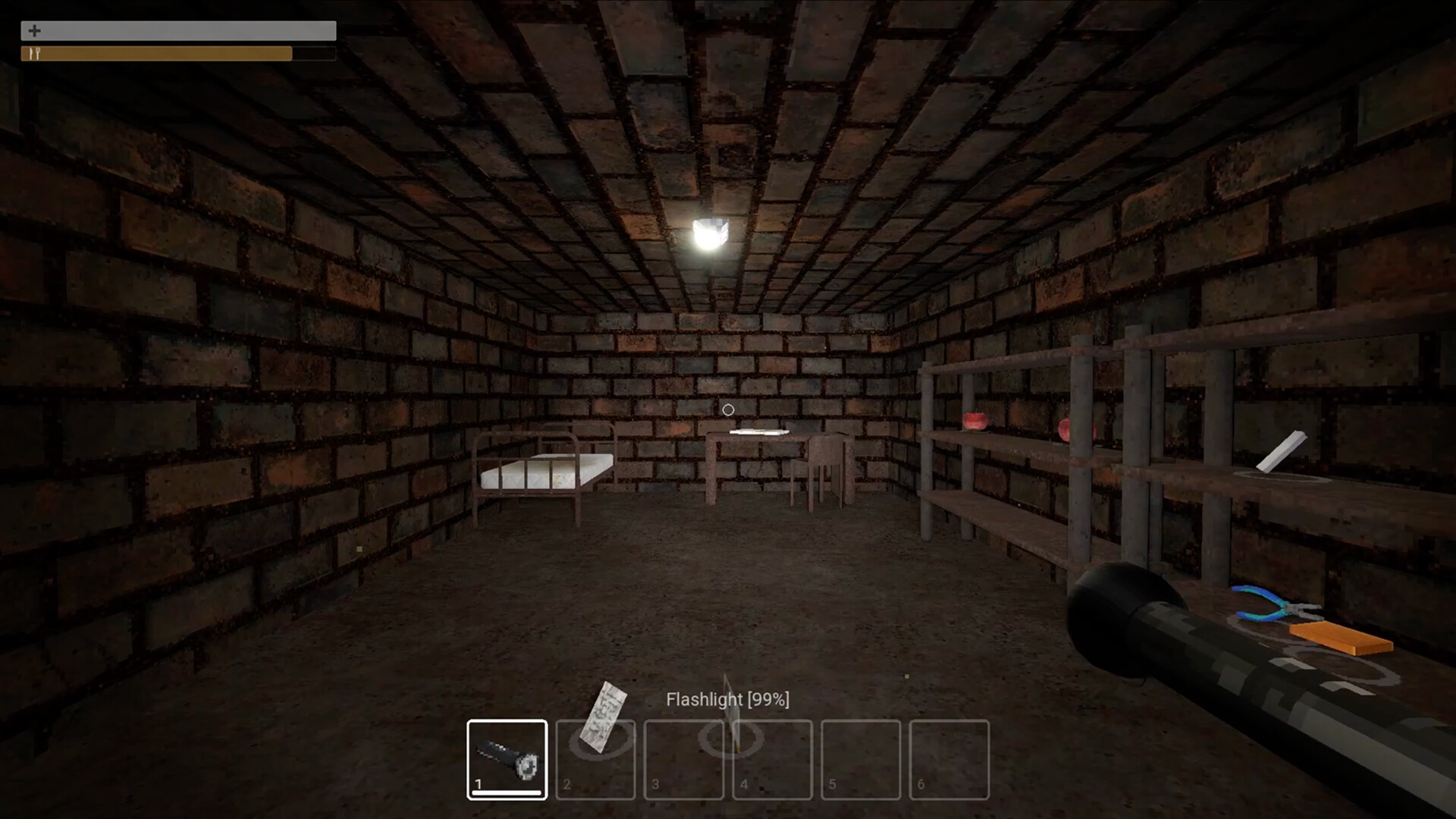The image size is (1456, 819).
Task: Select empty hotbar slot 4
Action: point(773,761)
